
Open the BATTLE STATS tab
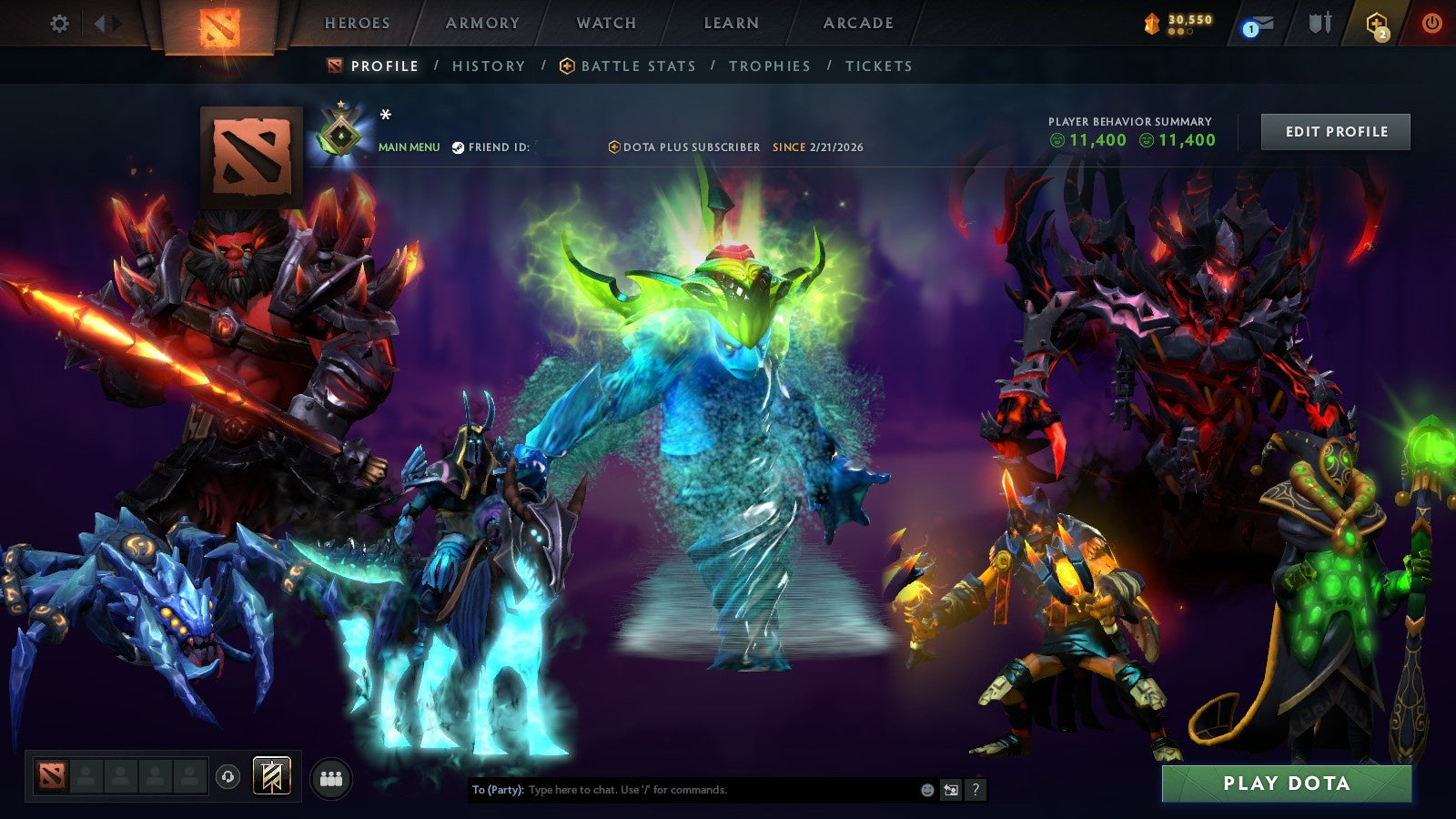point(638,66)
